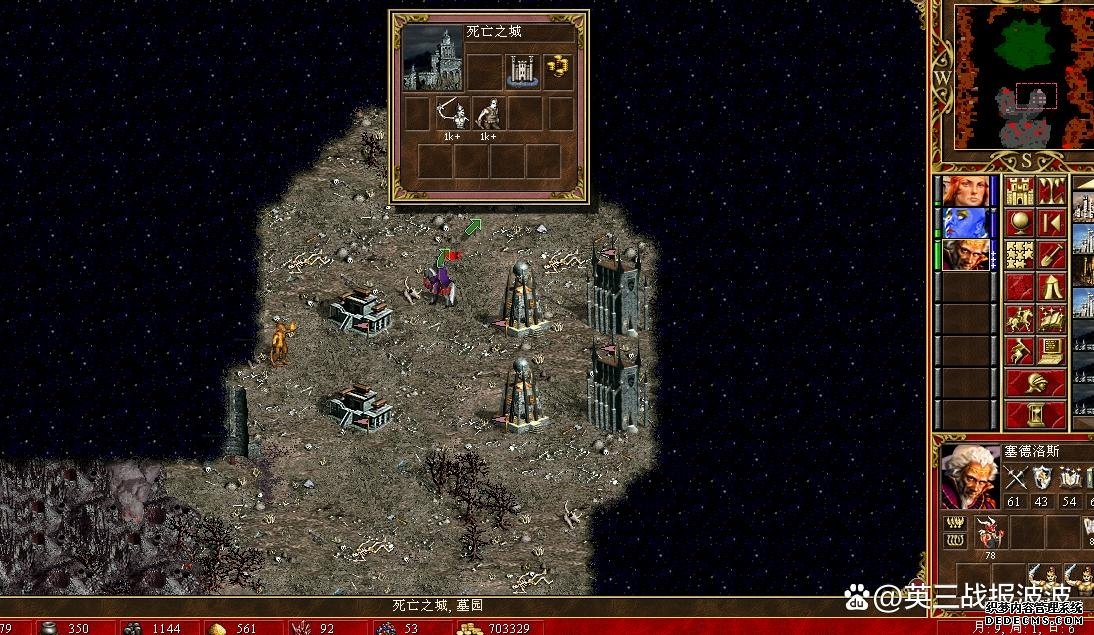The height and width of the screenshot is (635, 1094).
Task: Click the gold stars grid button
Action: (x=1019, y=255)
